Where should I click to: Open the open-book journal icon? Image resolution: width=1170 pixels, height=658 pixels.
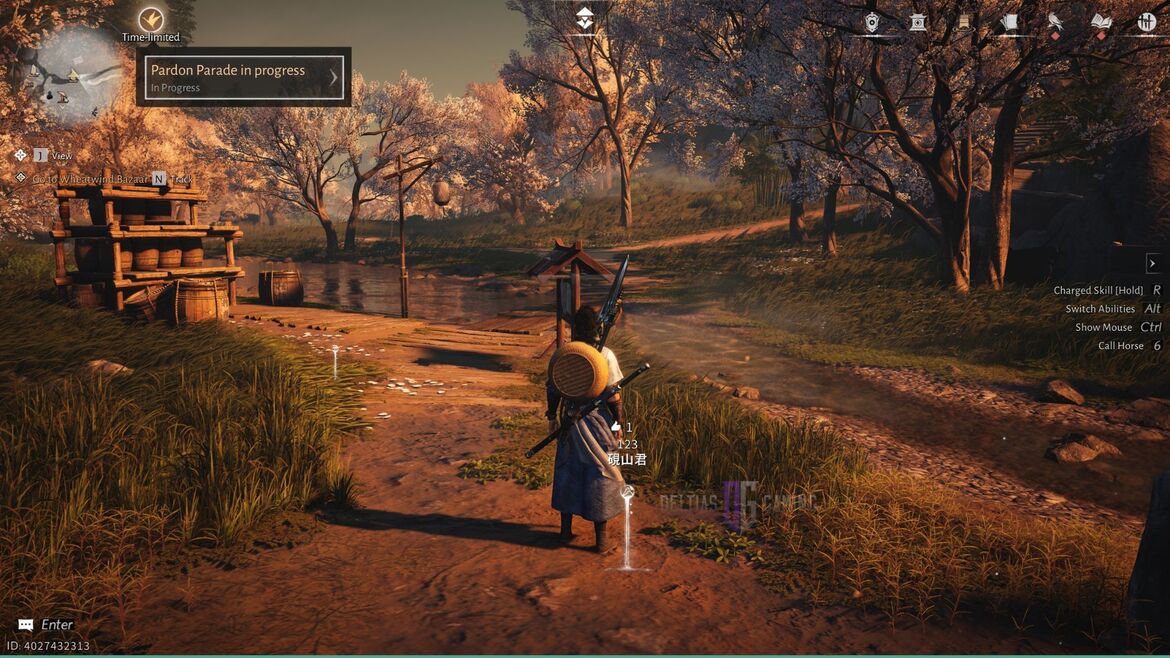[1101, 22]
